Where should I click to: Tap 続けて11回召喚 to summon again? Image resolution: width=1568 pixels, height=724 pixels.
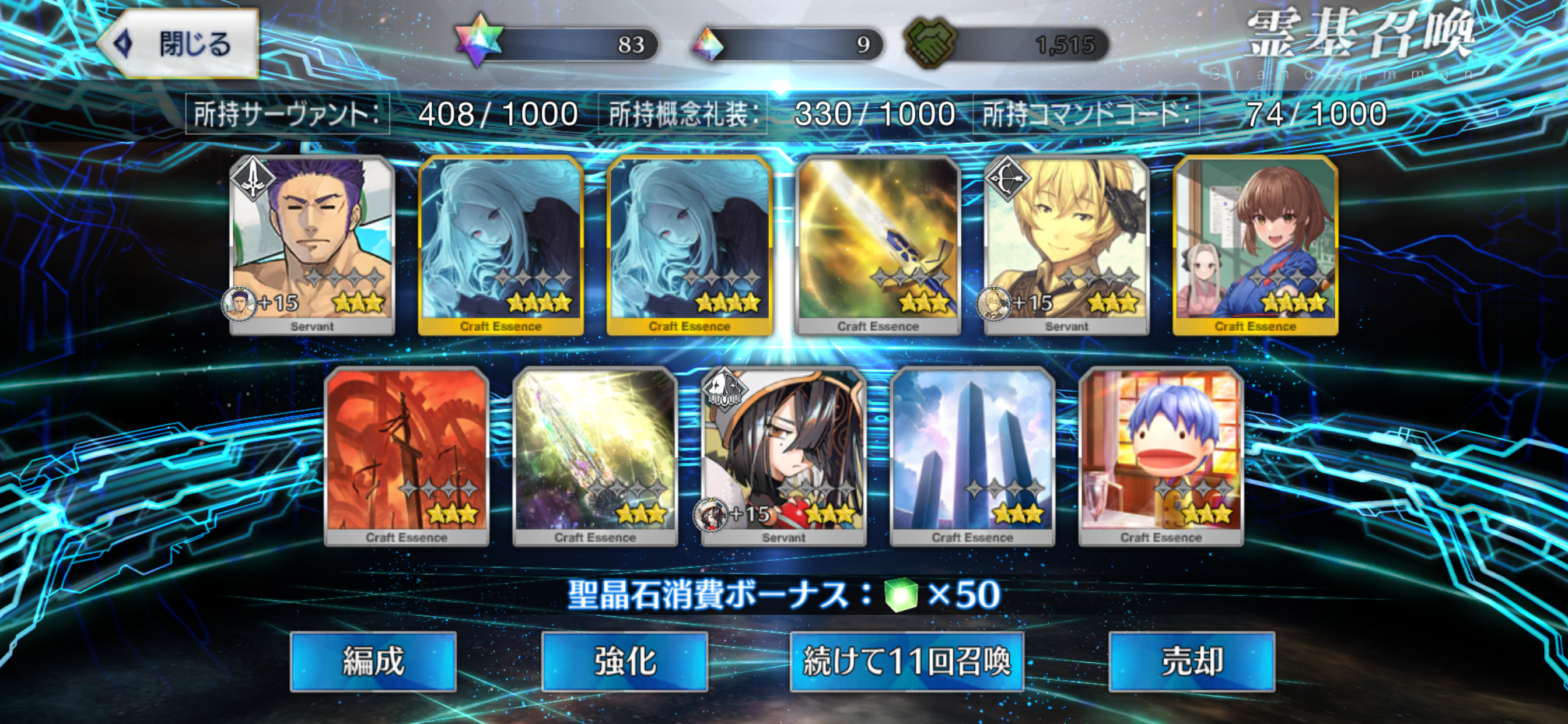point(907,661)
